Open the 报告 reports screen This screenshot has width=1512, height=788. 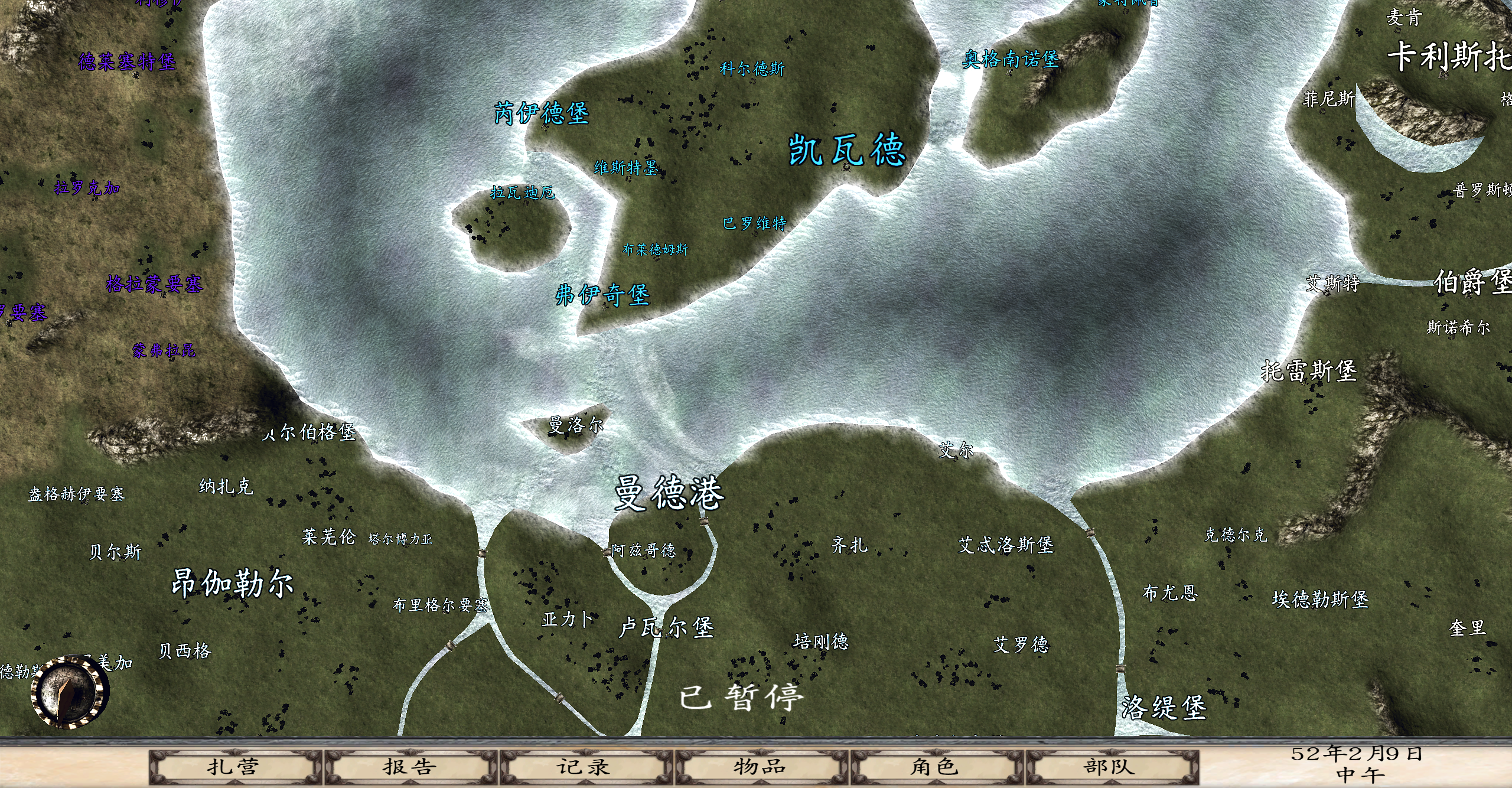(x=409, y=767)
